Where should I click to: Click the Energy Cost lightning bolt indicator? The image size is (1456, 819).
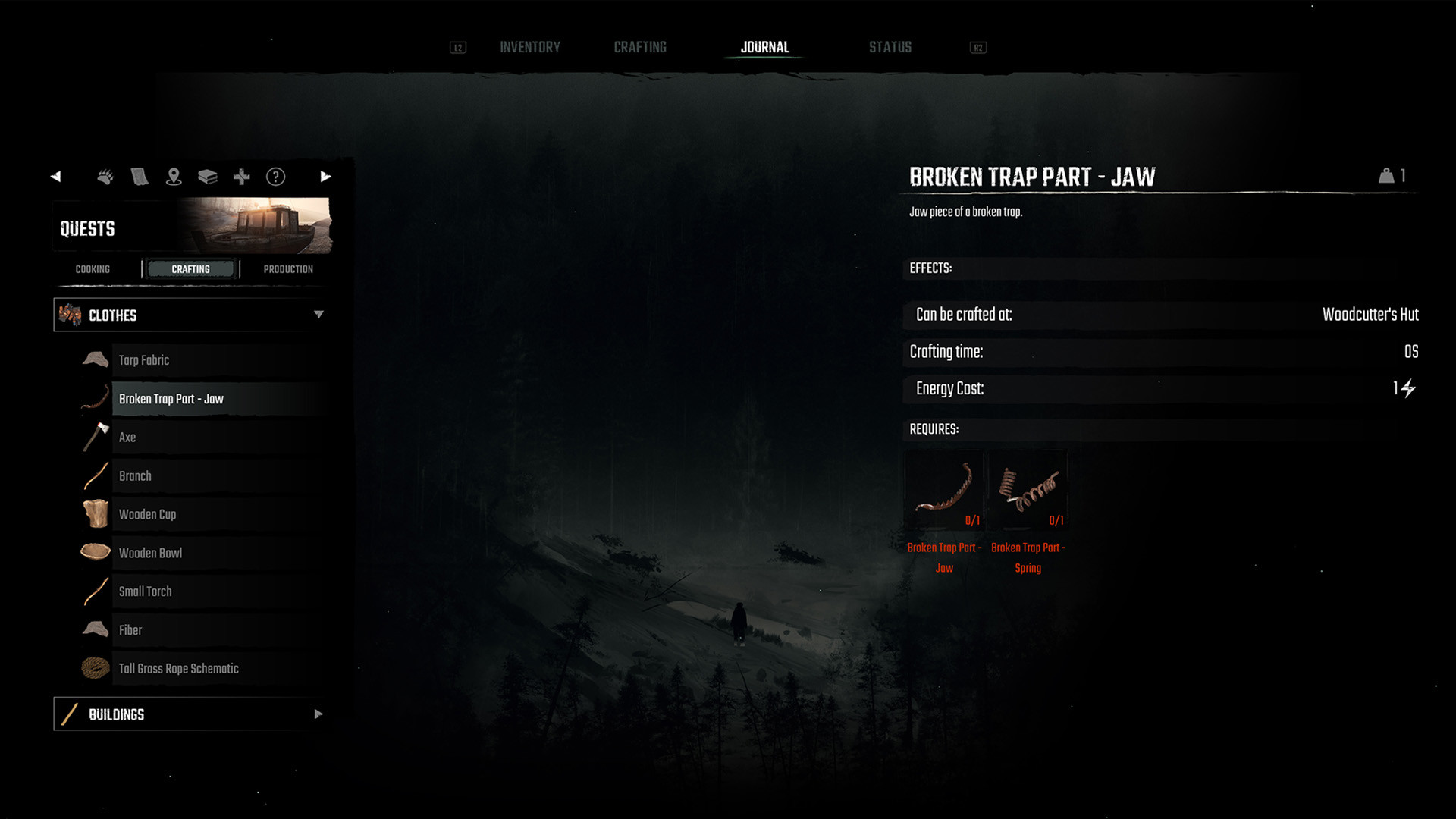coord(1409,389)
